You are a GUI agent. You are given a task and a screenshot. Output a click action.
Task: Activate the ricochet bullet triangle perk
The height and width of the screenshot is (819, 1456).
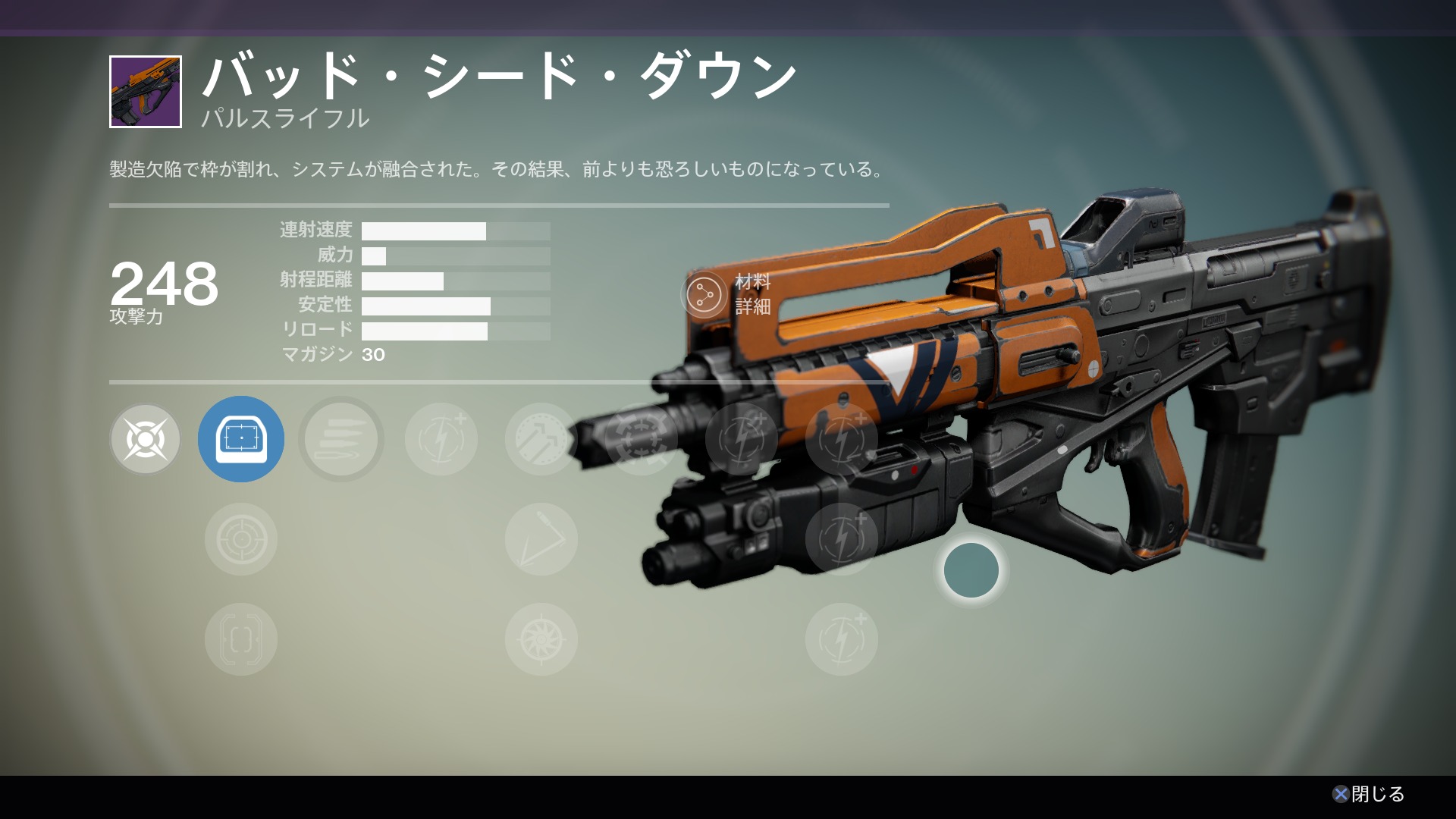click(x=541, y=539)
